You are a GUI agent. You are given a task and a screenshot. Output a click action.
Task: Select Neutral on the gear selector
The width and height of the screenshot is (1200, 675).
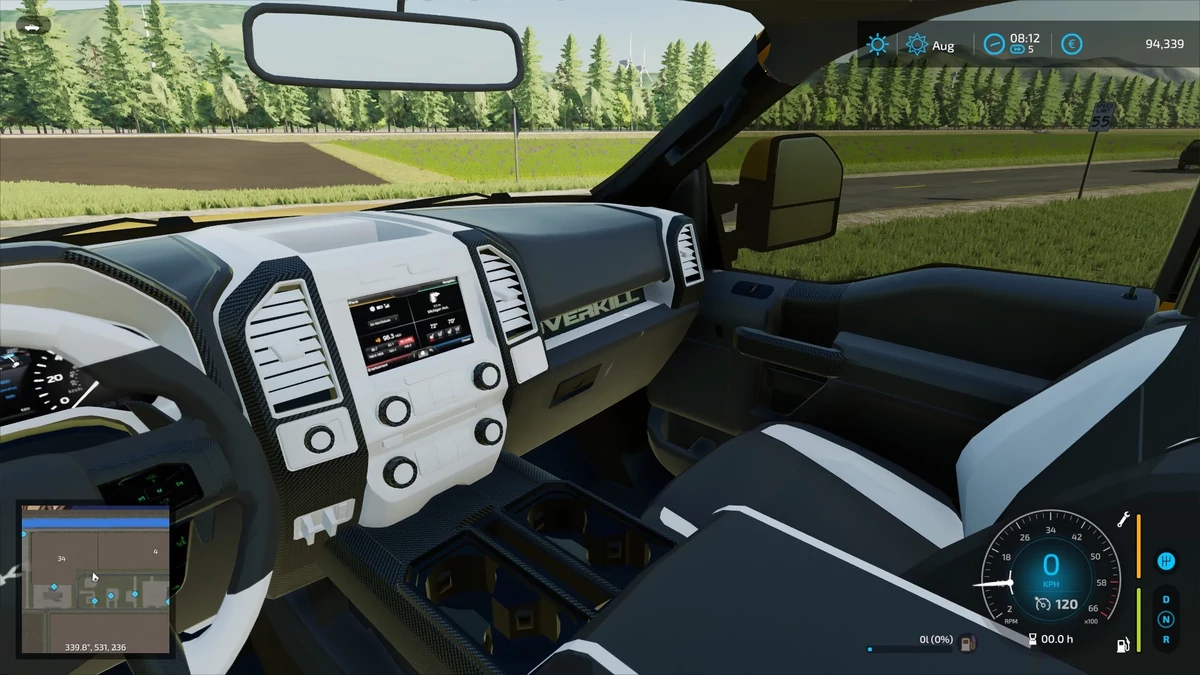[1165, 620]
